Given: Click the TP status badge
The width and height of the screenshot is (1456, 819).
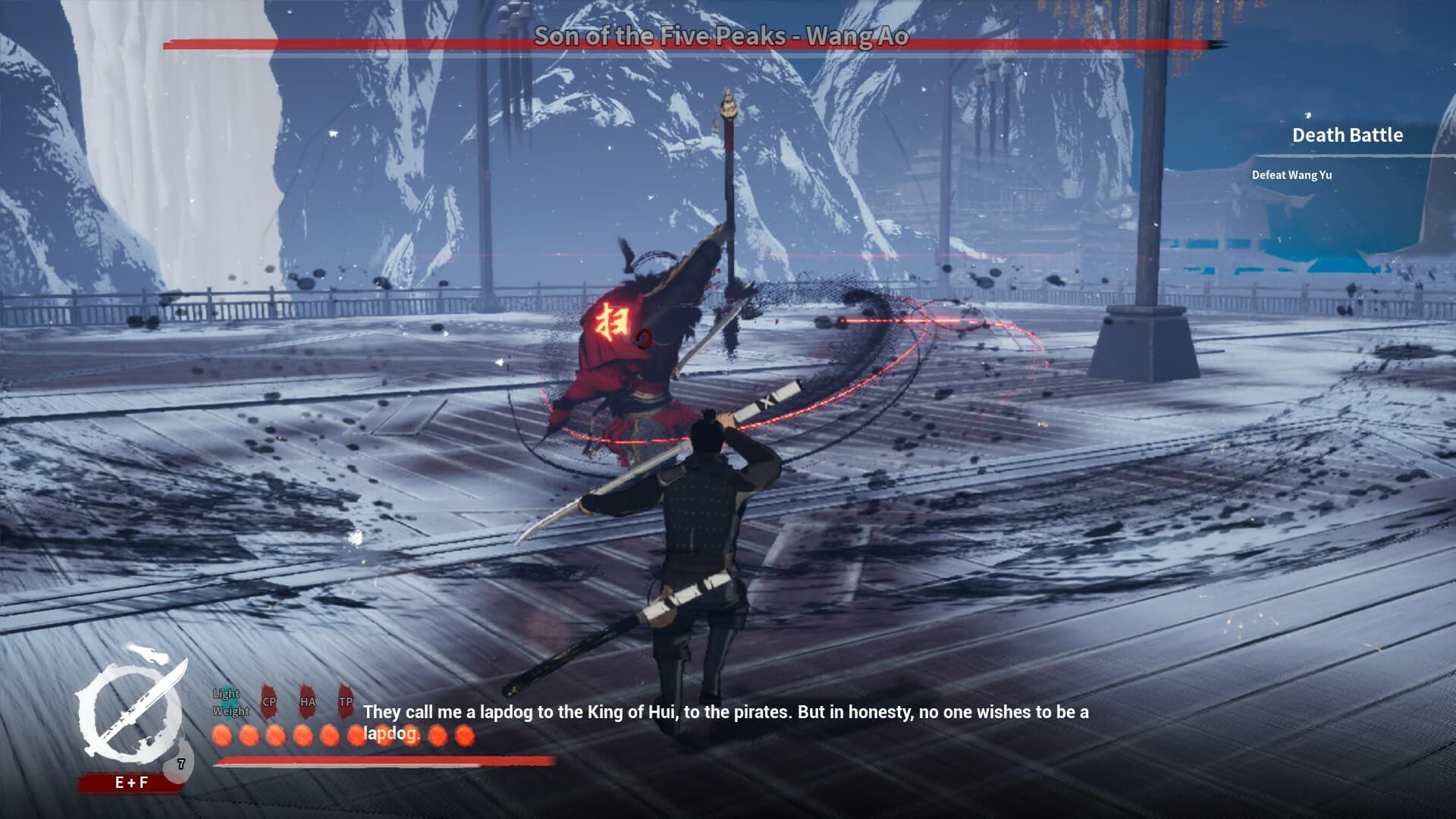Looking at the screenshot, I should click(346, 701).
